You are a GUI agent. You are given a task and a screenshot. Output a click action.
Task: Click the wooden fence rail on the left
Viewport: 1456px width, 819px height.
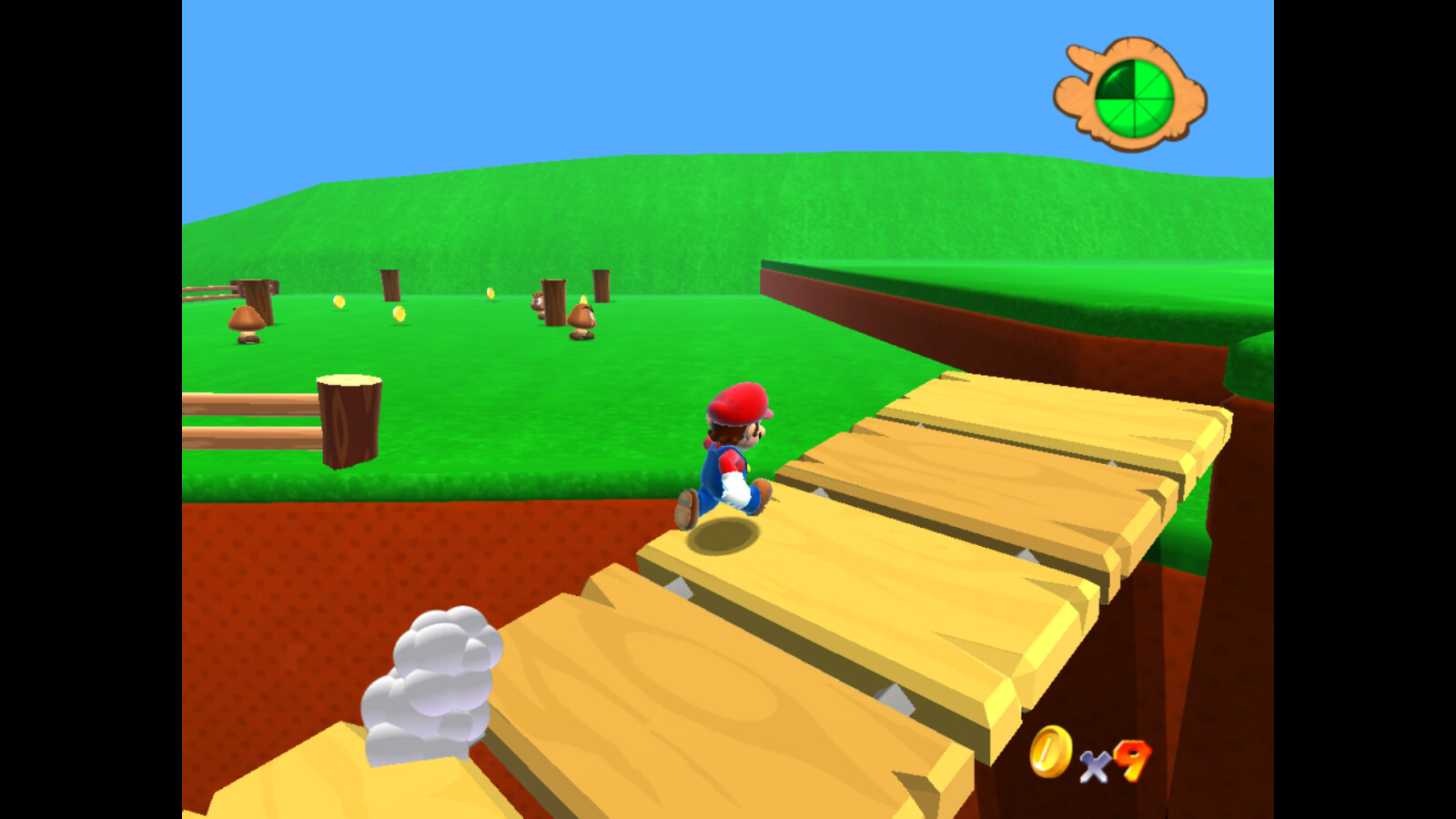pos(227,400)
